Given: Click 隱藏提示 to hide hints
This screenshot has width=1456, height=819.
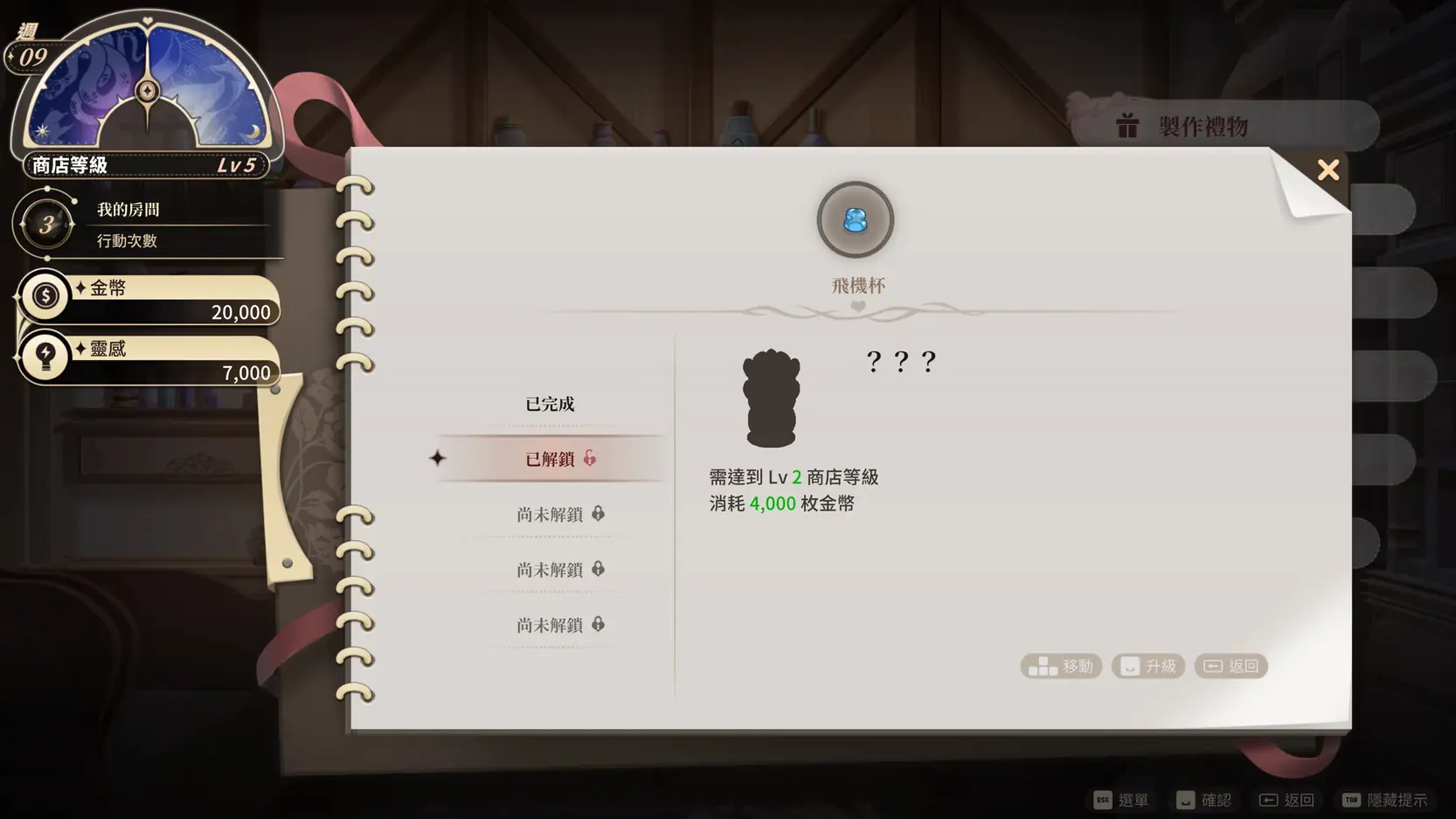Looking at the screenshot, I should point(1384,800).
